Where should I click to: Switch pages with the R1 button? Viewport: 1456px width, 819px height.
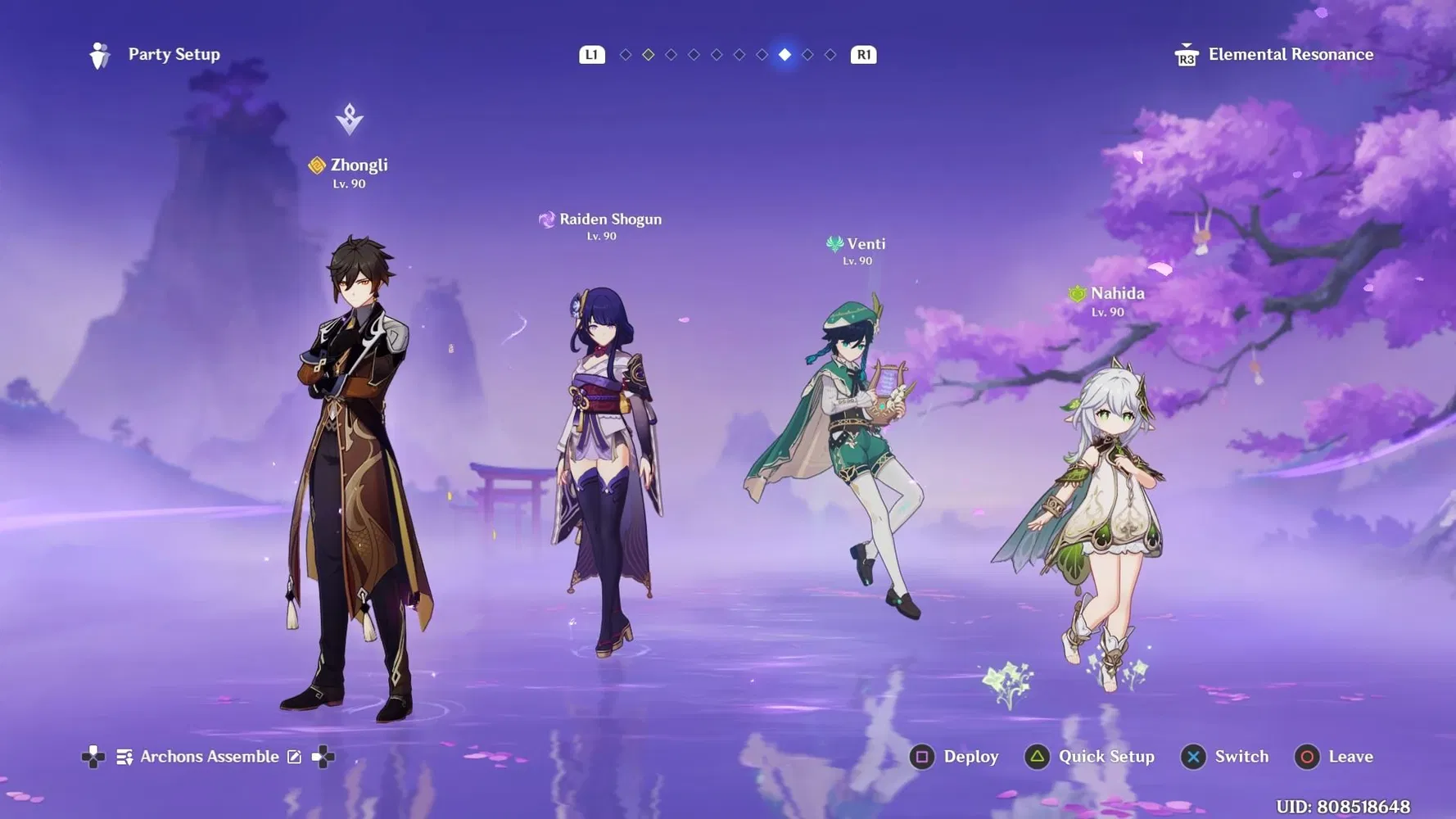[862, 54]
